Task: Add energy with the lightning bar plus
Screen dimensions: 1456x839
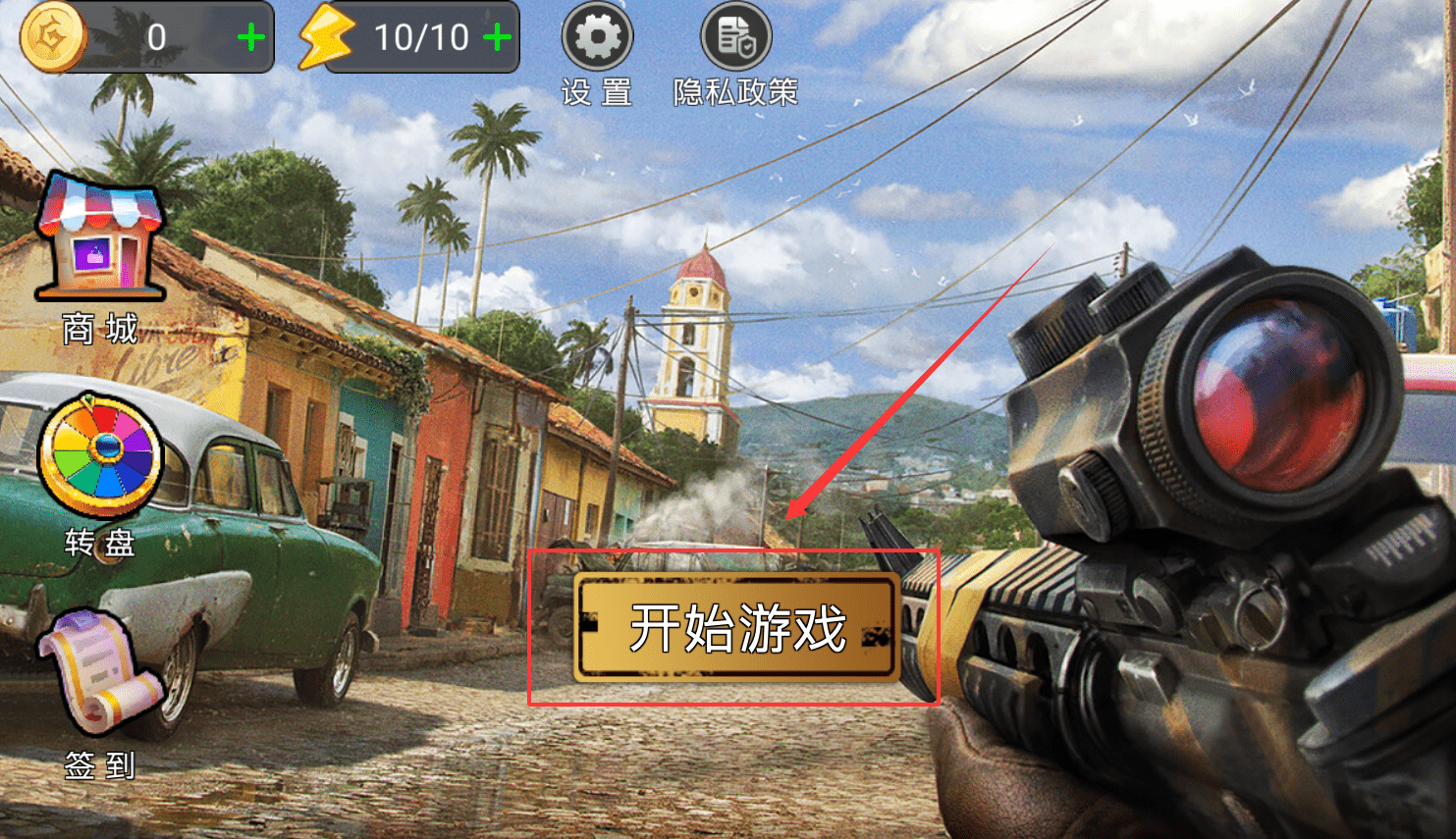Action: [x=497, y=38]
